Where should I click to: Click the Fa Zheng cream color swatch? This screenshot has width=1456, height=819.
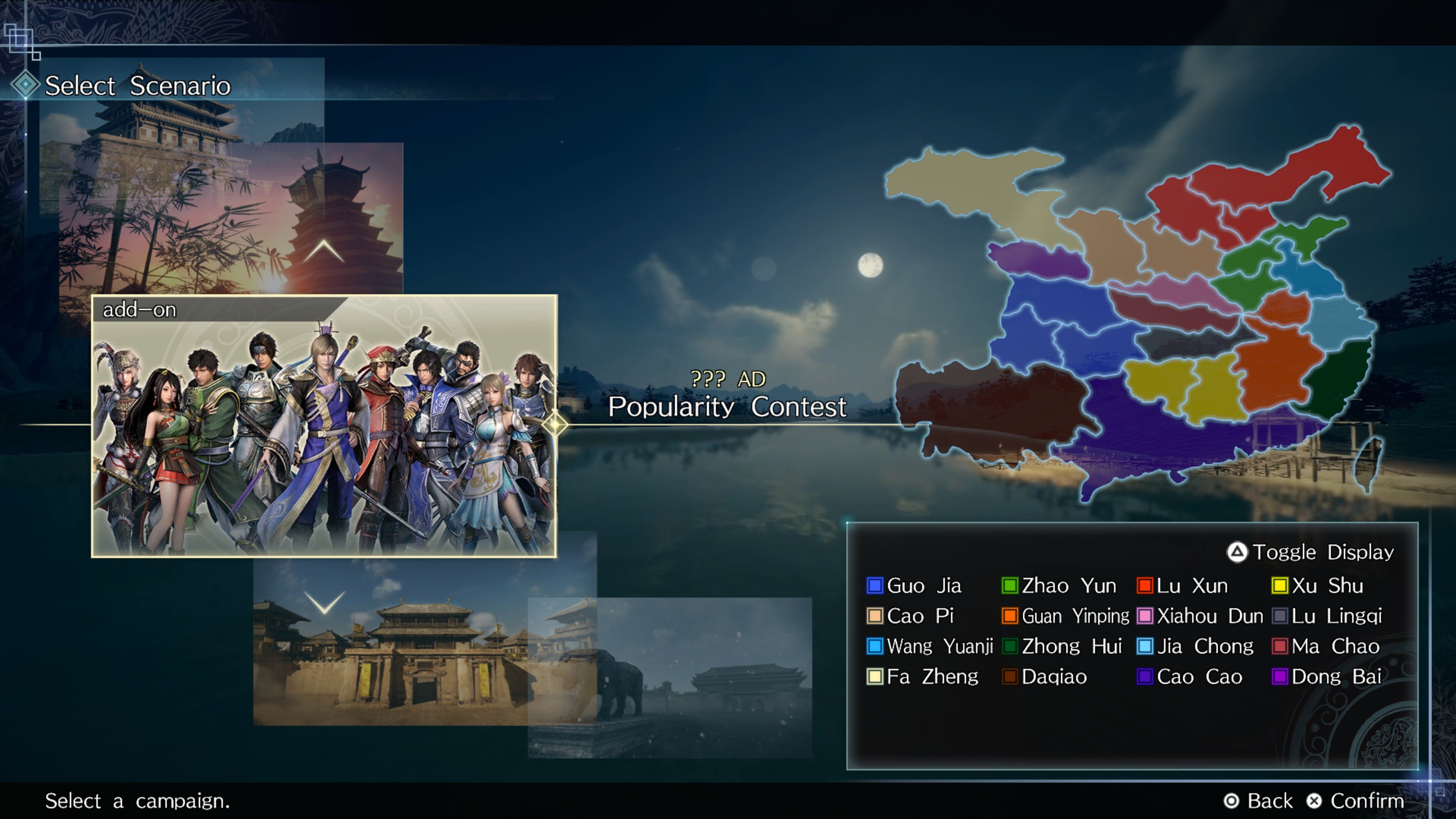click(x=875, y=676)
